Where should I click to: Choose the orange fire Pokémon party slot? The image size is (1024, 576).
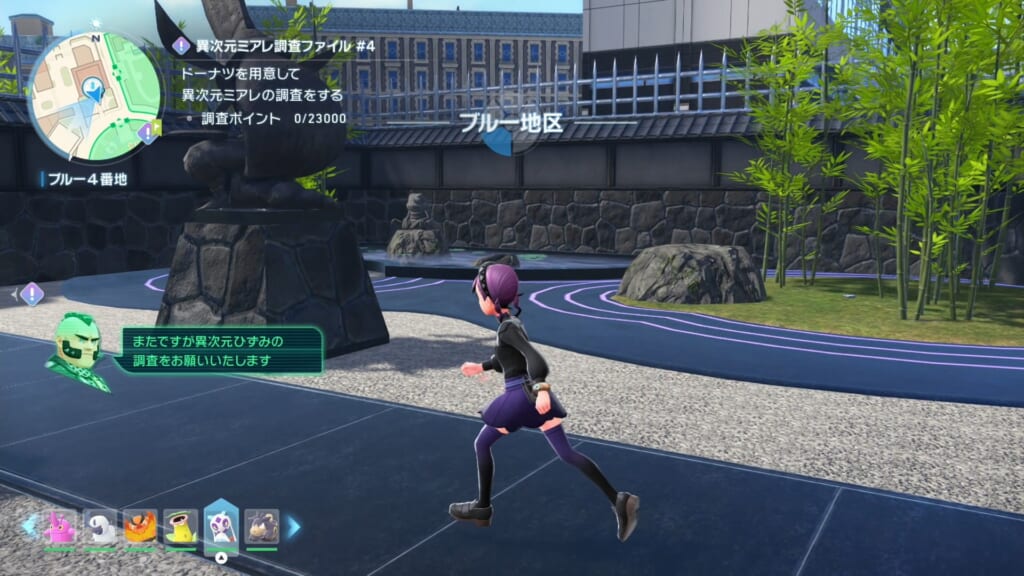click(x=140, y=526)
